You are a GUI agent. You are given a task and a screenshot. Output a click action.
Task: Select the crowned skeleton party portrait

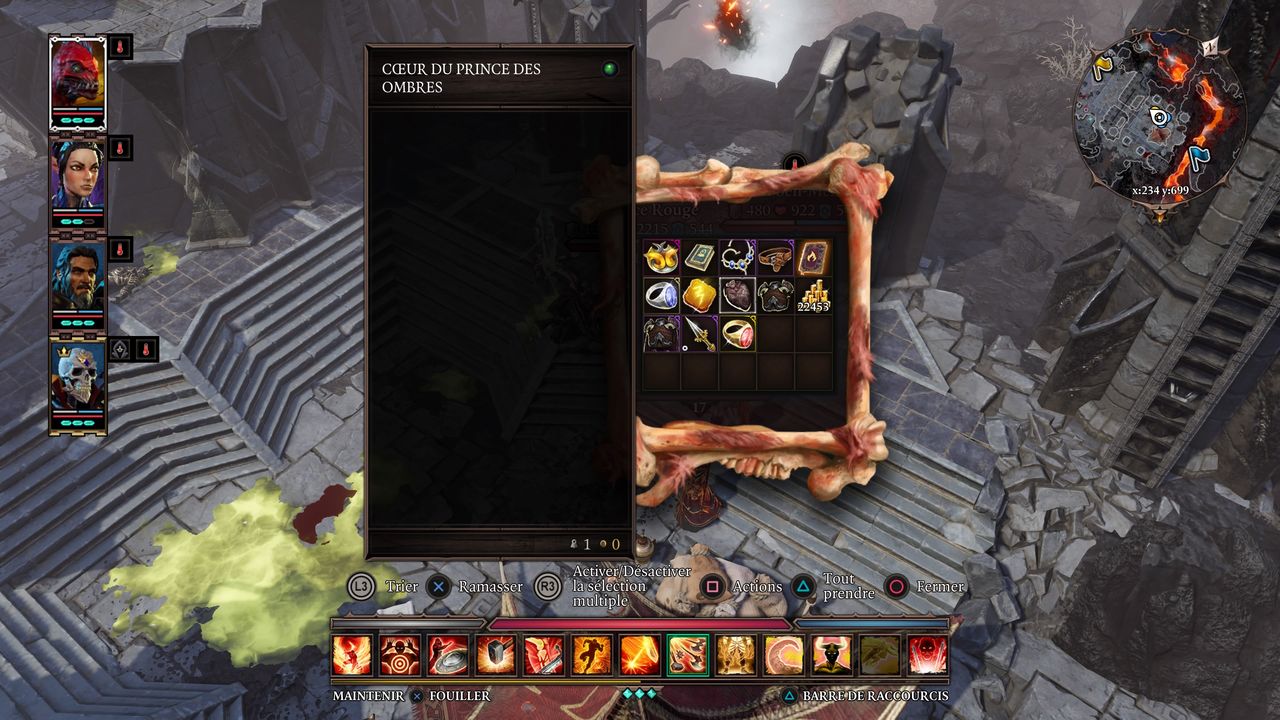point(78,377)
